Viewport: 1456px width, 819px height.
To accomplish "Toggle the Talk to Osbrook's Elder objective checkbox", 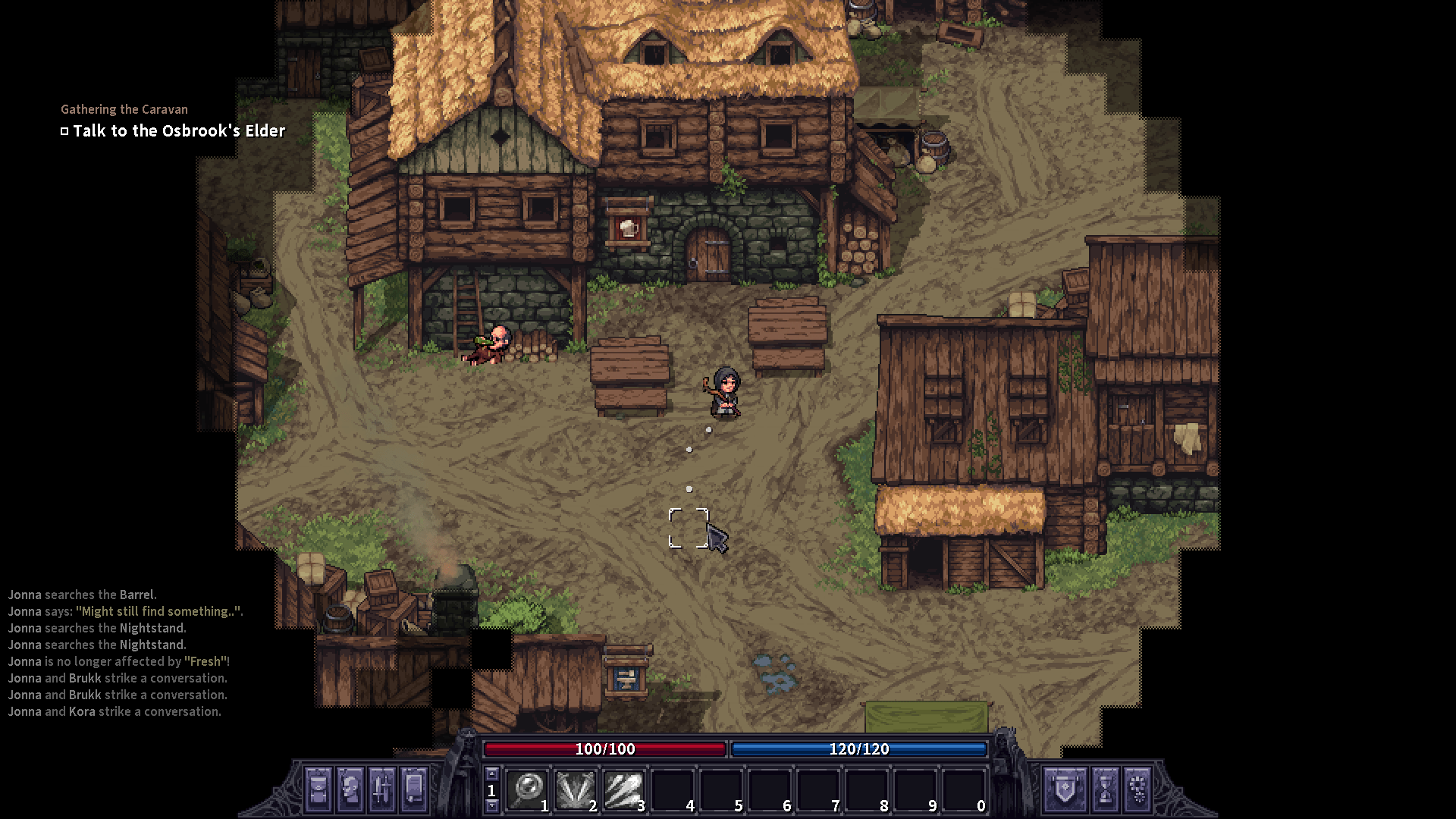I will click(64, 130).
